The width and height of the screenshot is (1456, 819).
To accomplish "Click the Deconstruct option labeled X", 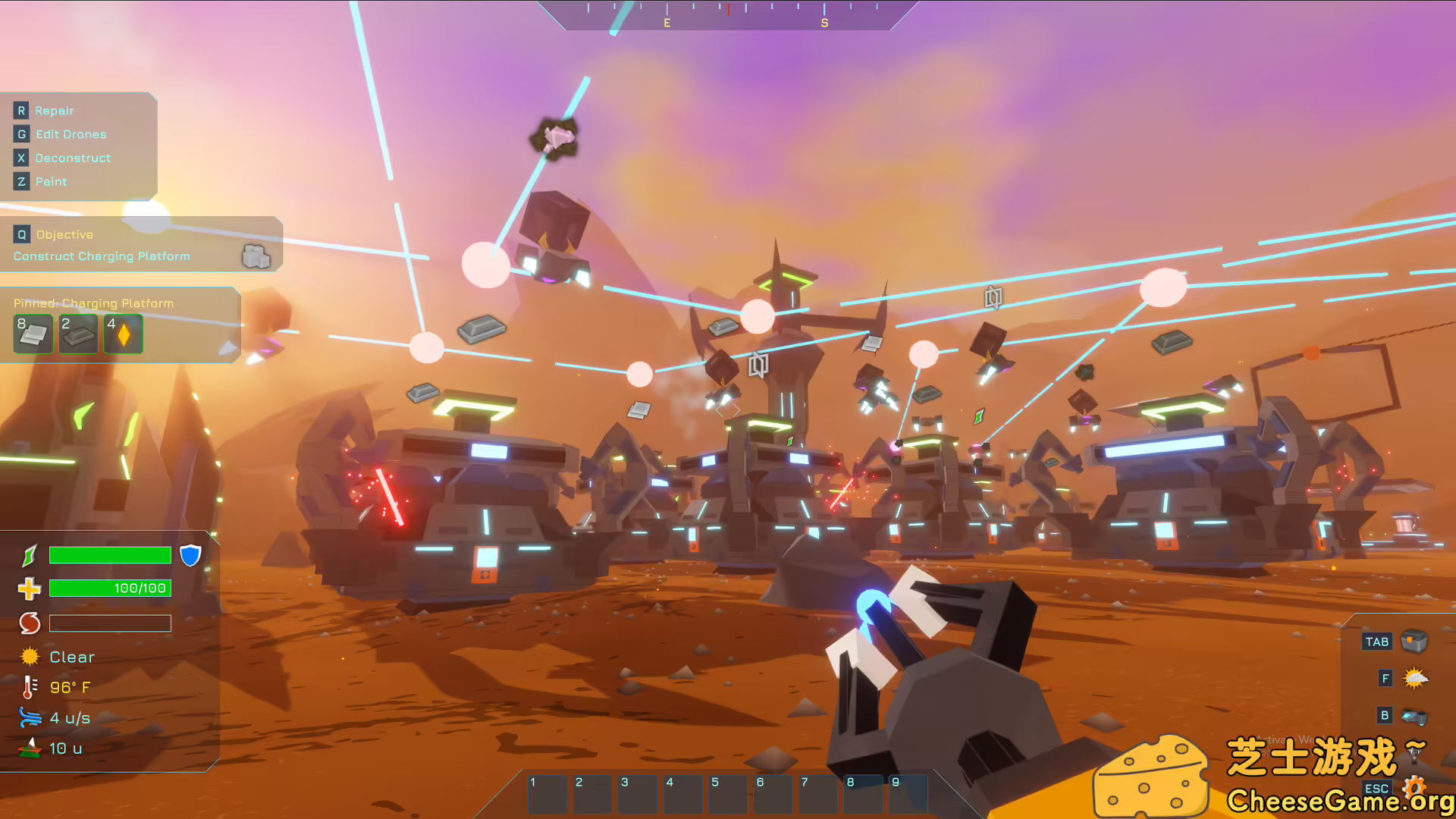I will (x=72, y=158).
